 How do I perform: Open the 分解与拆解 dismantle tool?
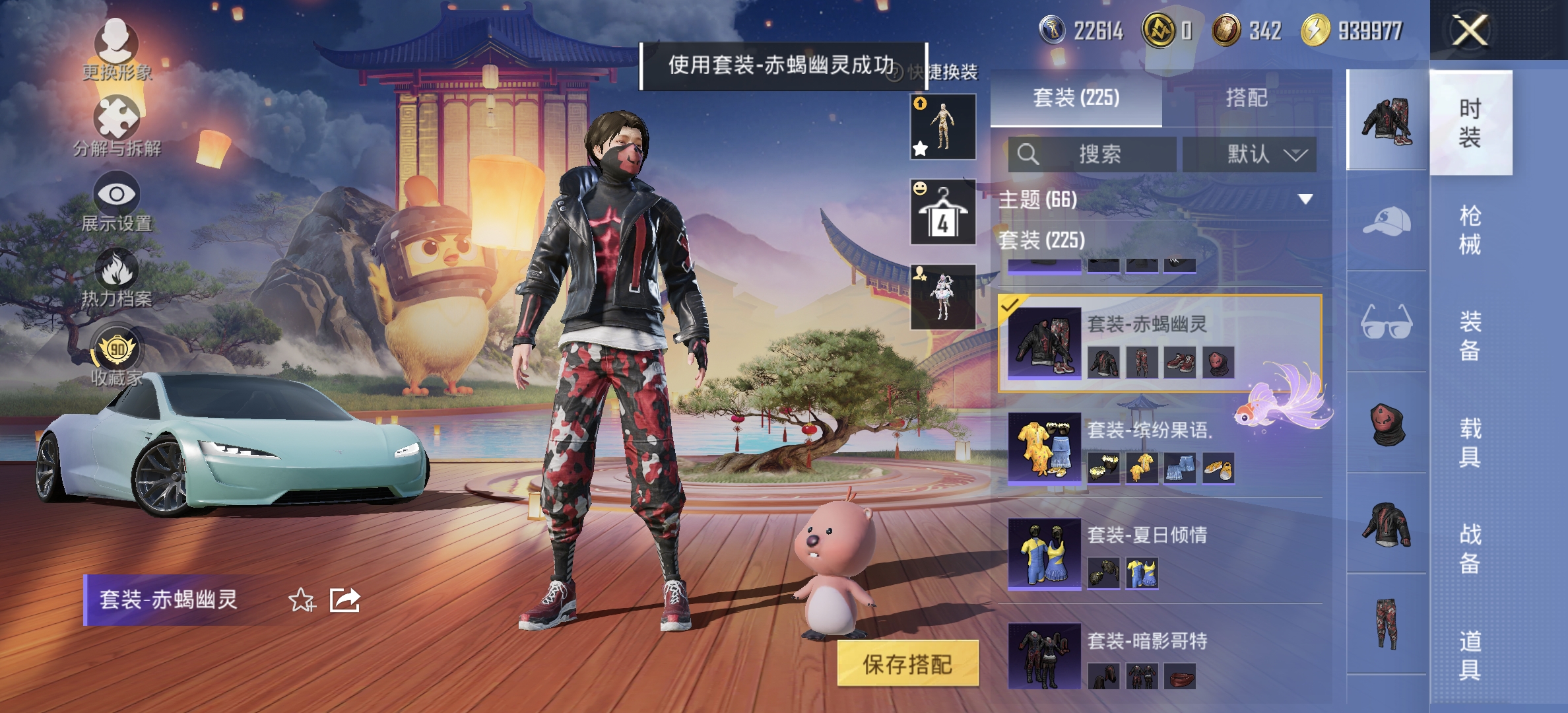point(116,118)
